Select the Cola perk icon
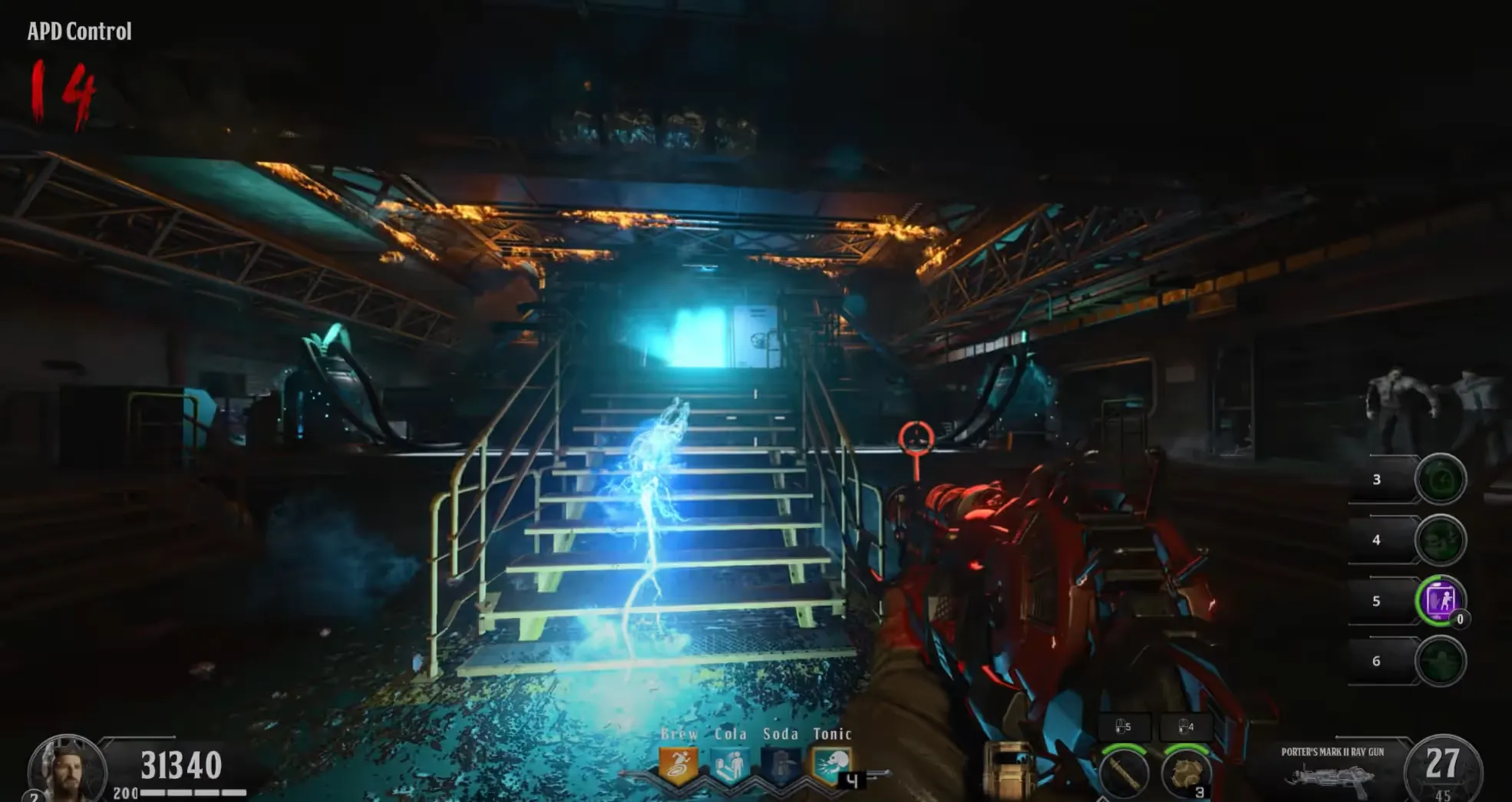Viewport: 1512px width, 802px height. click(730, 765)
